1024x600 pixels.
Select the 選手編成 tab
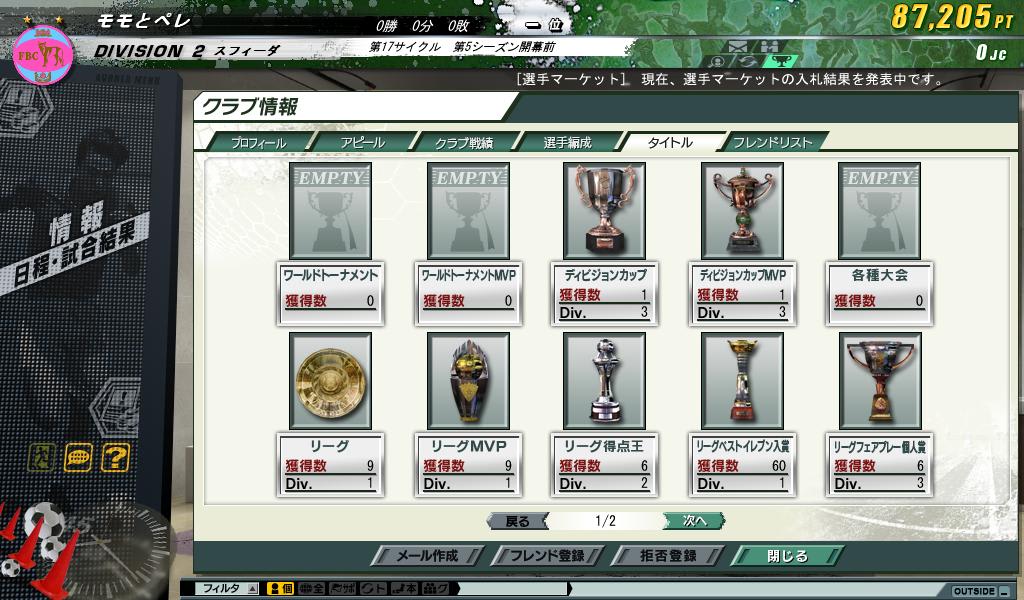567,142
